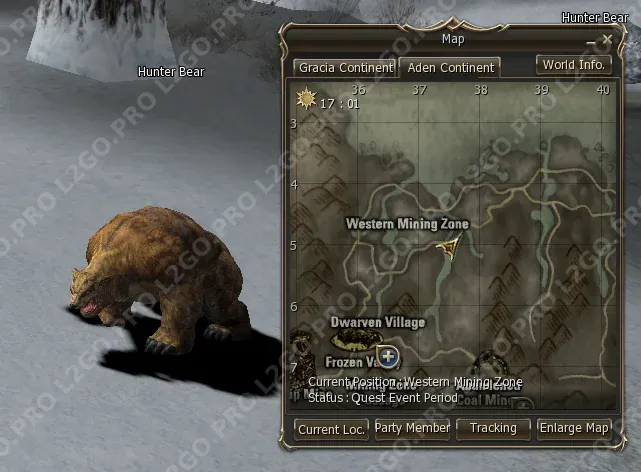Select the Aden Continent tab
This screenshot has height=472, width=641.
tap(449, 68)
